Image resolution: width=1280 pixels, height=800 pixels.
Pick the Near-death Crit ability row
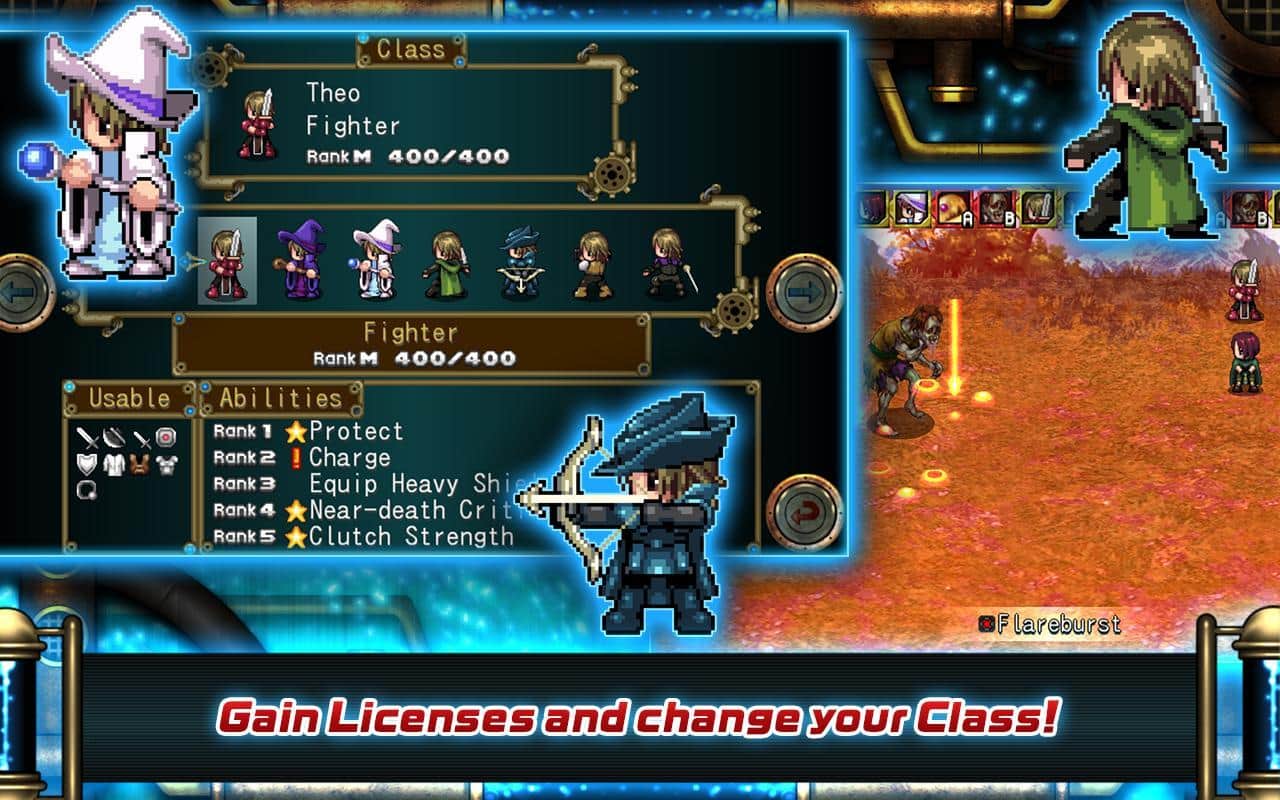(400, 510)
